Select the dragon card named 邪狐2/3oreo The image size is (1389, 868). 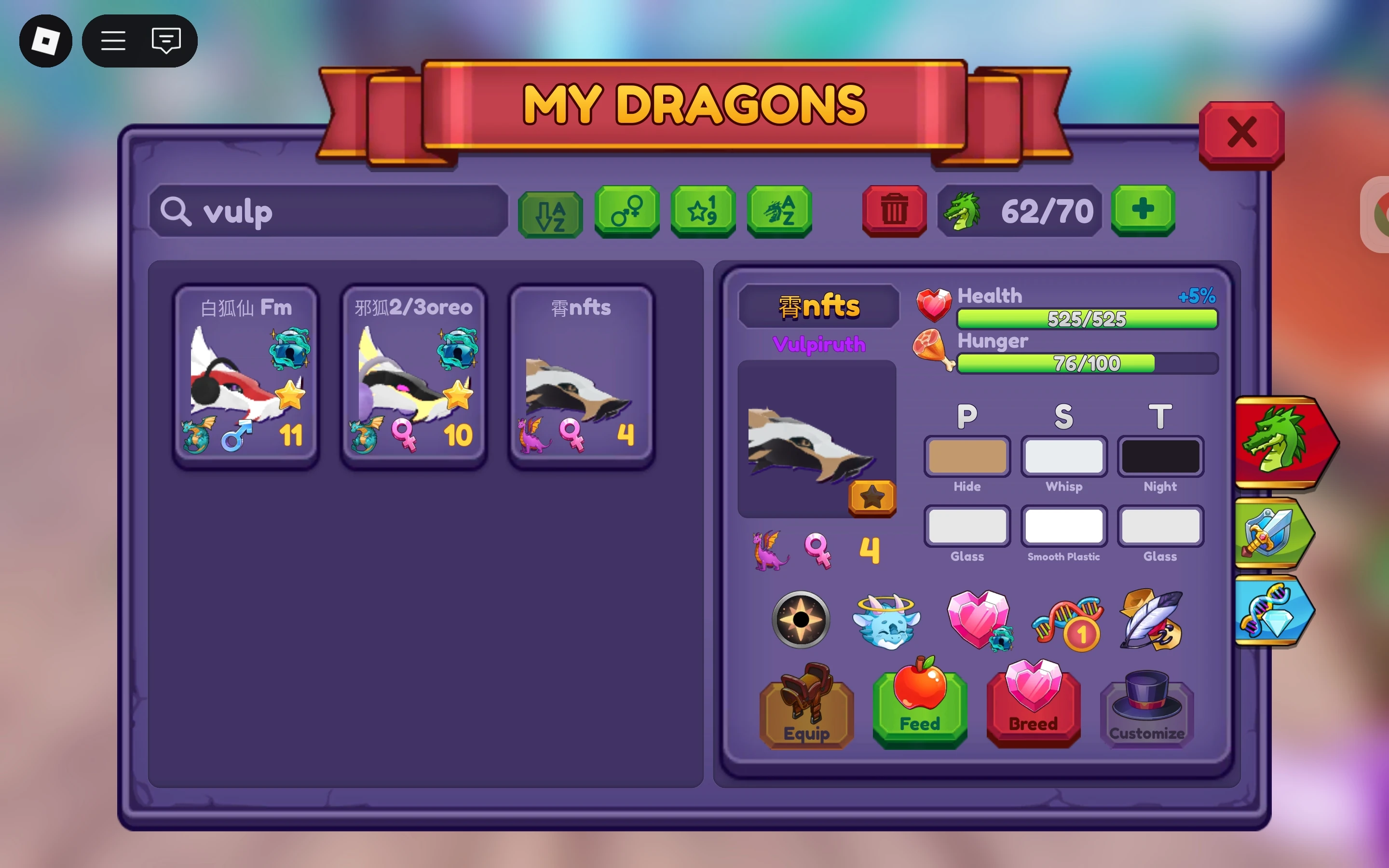[x=413, y=373]
